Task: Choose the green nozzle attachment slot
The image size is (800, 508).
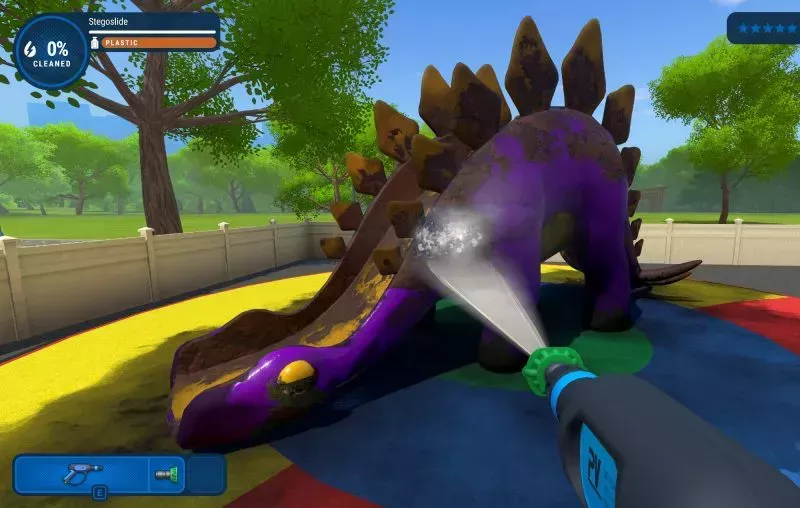Action: 166,474
